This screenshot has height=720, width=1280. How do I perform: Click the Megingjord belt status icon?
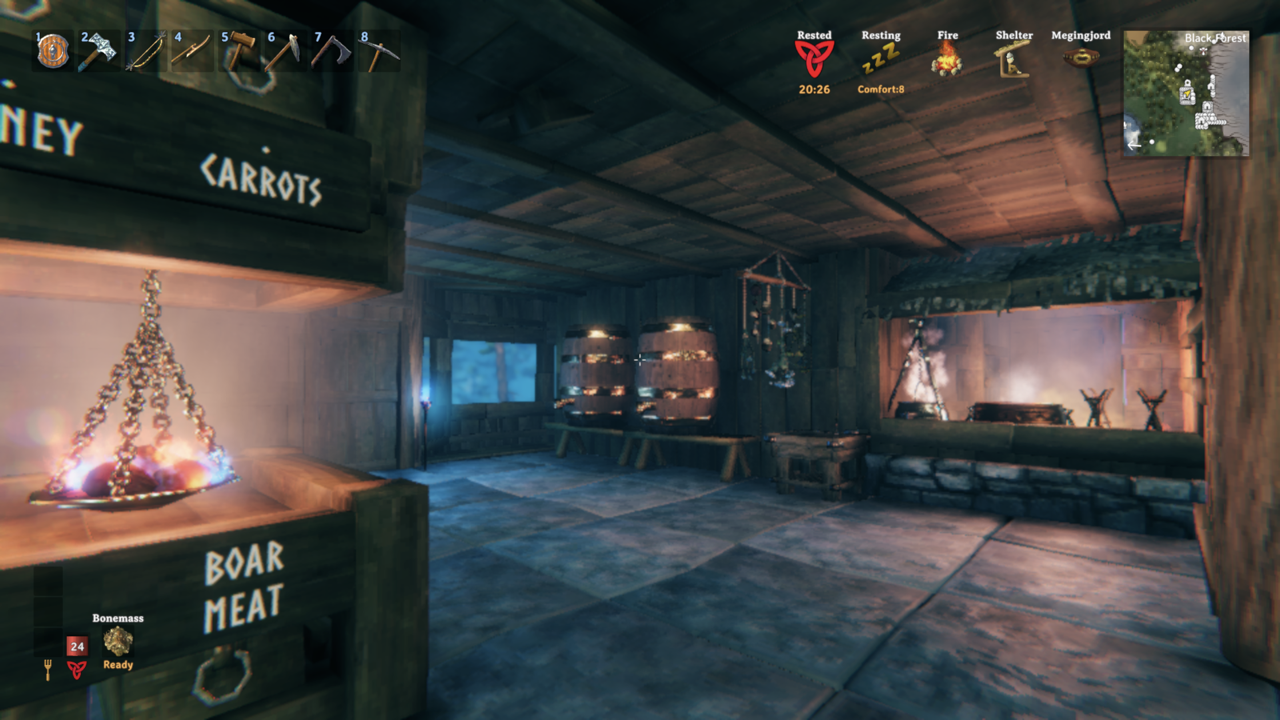(x=1081, y=57)
